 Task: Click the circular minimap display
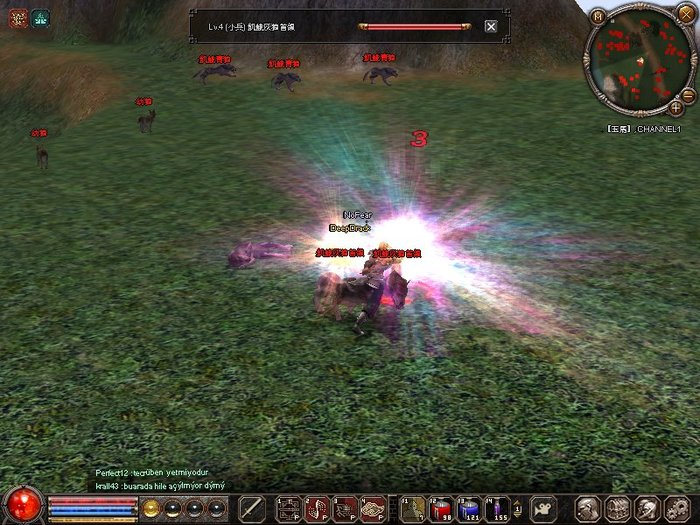pos(635,62)
